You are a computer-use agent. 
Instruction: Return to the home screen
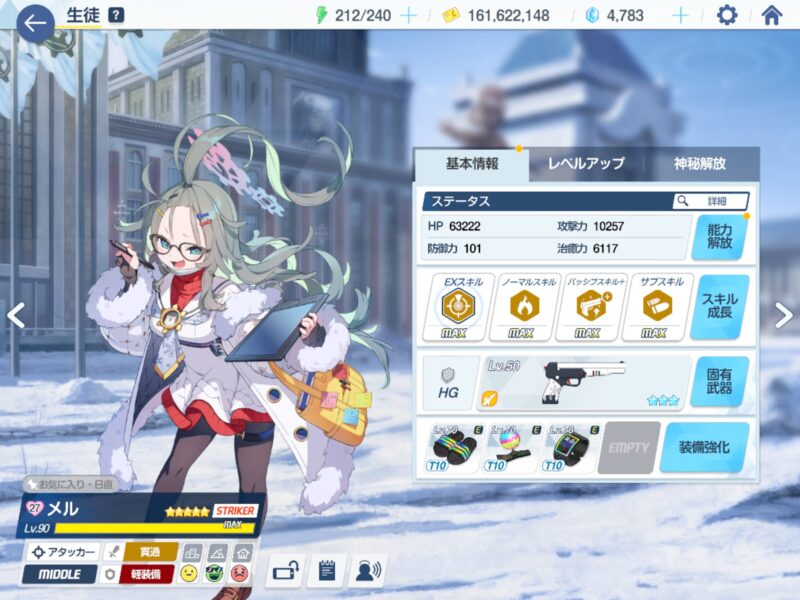771,15
